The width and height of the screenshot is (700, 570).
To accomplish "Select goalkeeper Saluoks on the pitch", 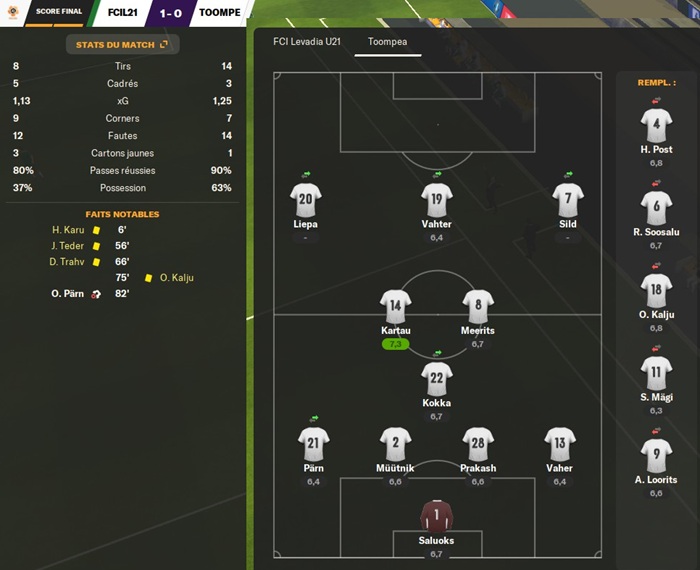I will click(436, 518).
